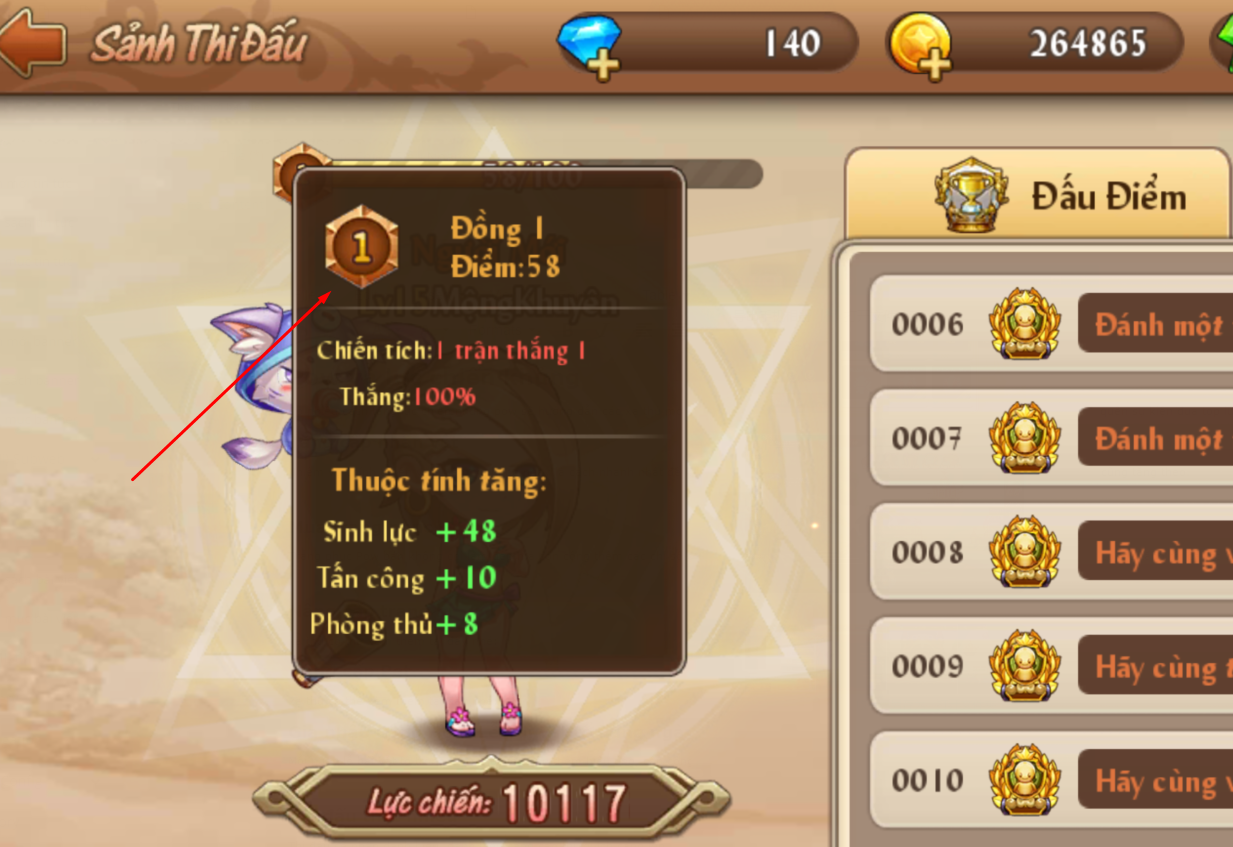
Task: Select room 0006 in the list
Action: click(1050, 325)
